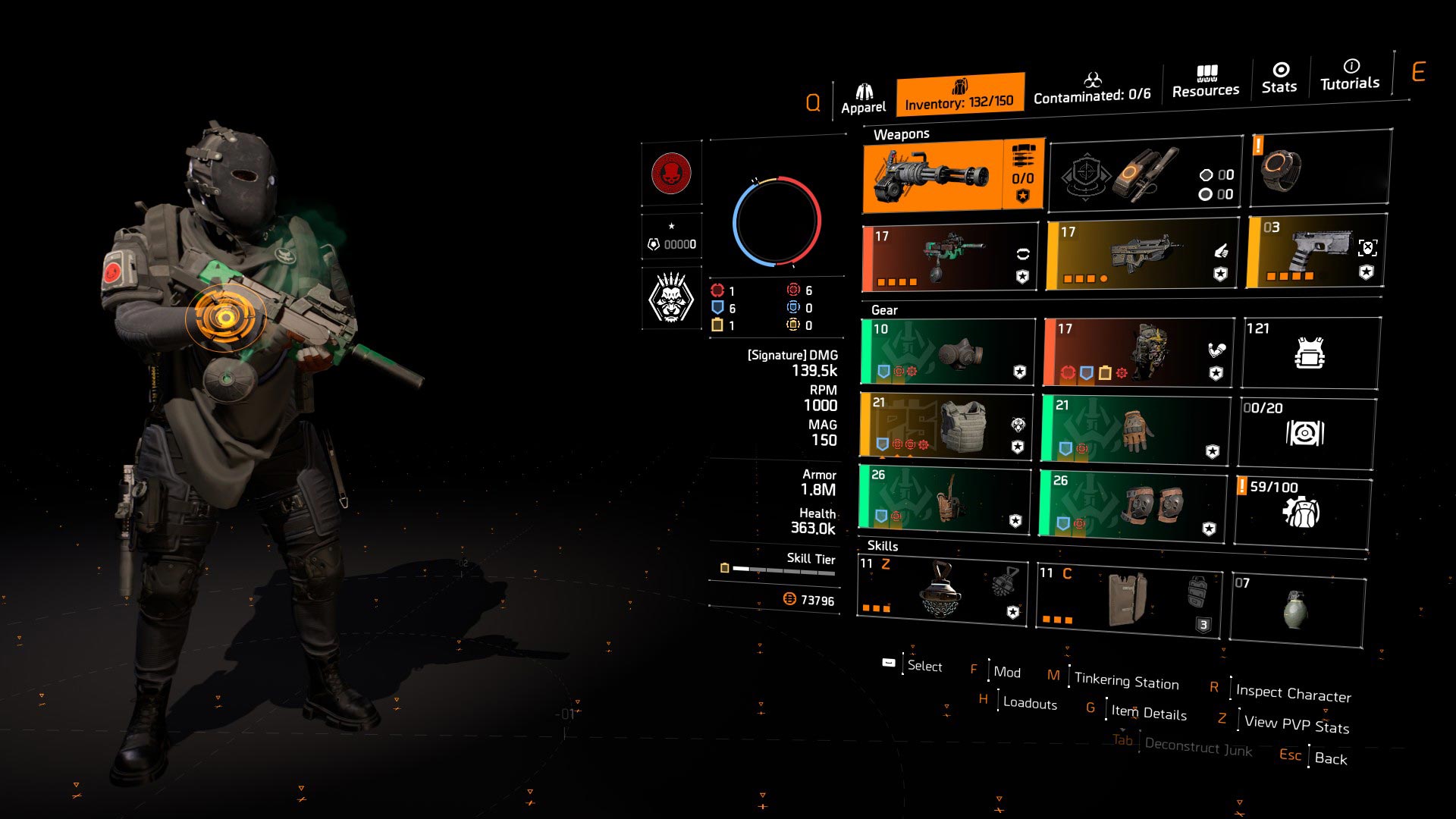
Task: Collapse the Gear section header
Action: 885,310
